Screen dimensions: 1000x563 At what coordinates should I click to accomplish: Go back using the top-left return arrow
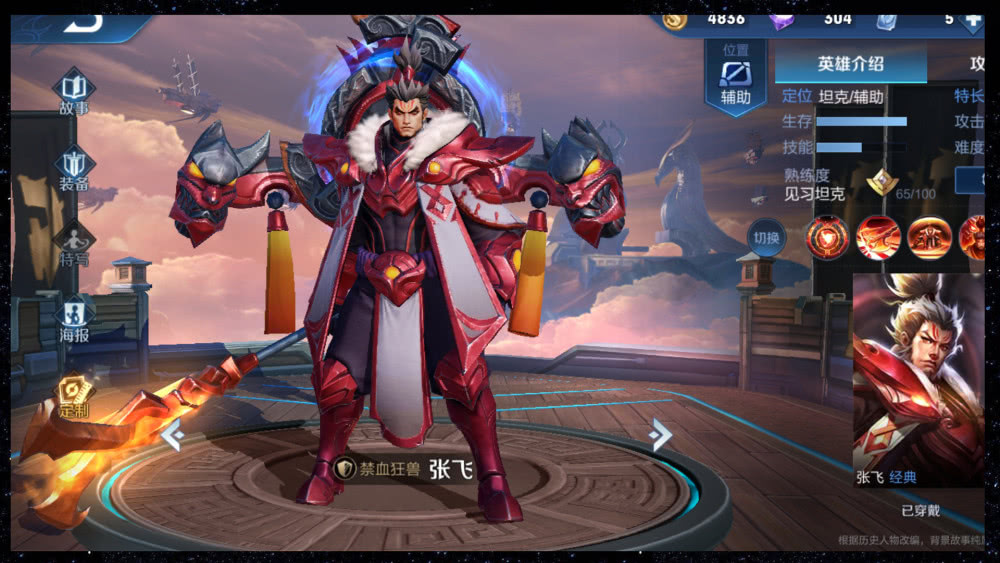tap(88, 24)
